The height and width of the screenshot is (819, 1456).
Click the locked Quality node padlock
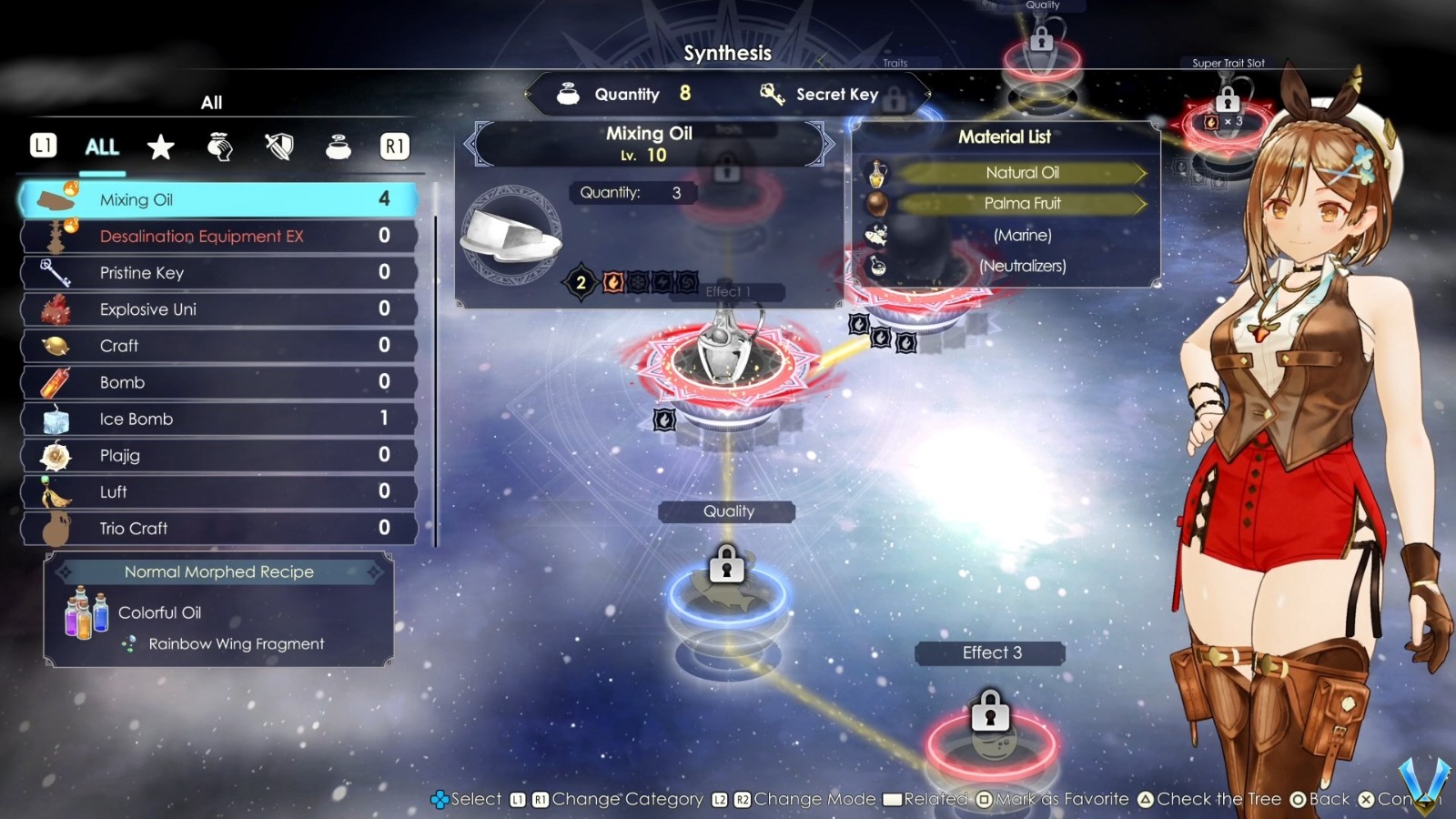725,565
